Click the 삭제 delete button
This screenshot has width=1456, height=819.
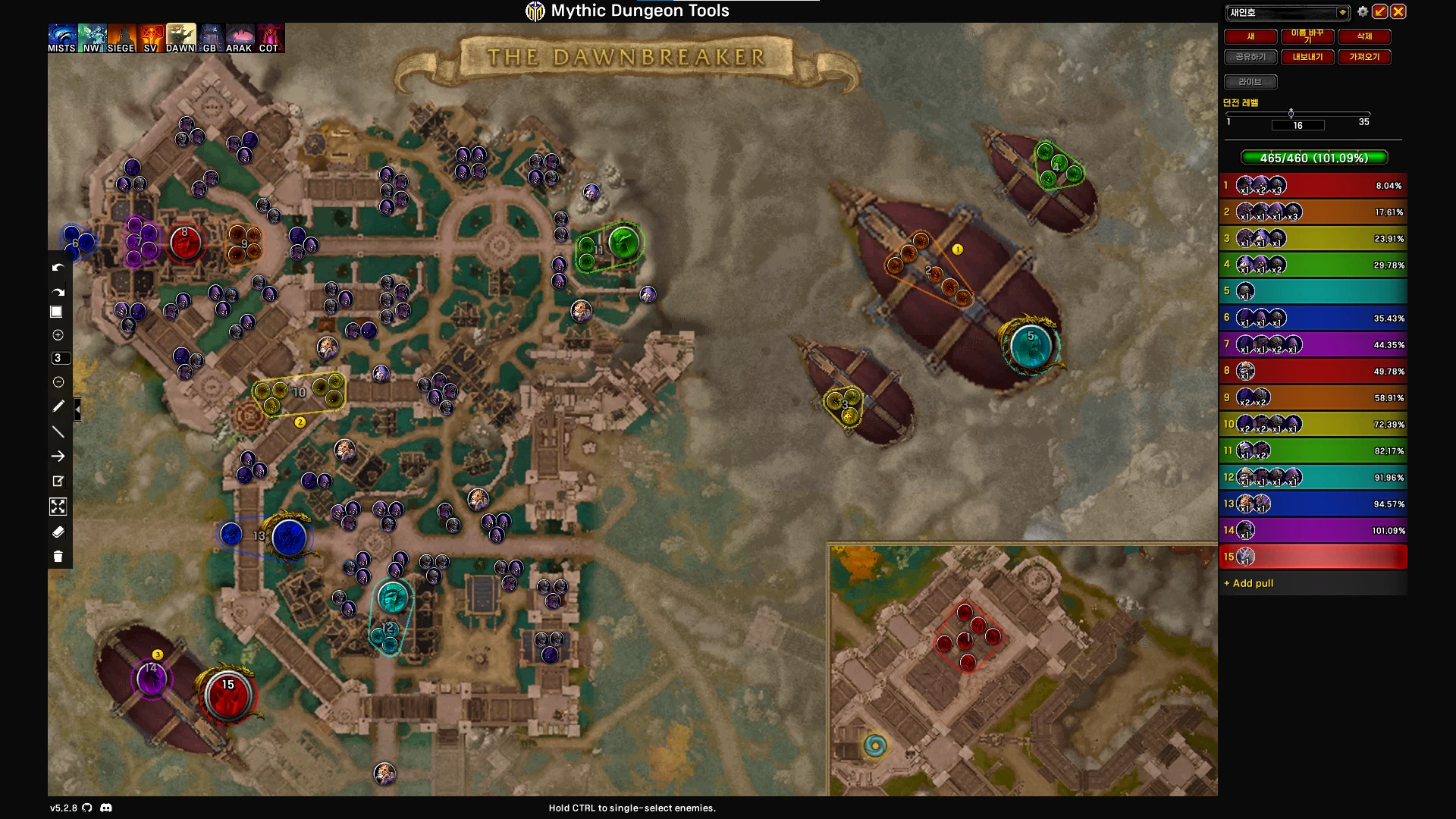pos(1364,36)
